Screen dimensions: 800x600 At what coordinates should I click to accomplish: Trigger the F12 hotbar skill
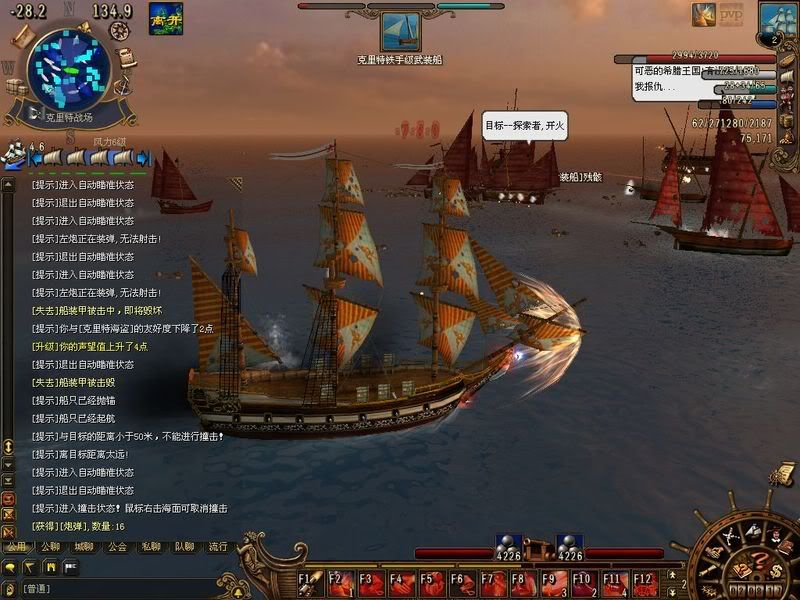click(x=645, y=582)
